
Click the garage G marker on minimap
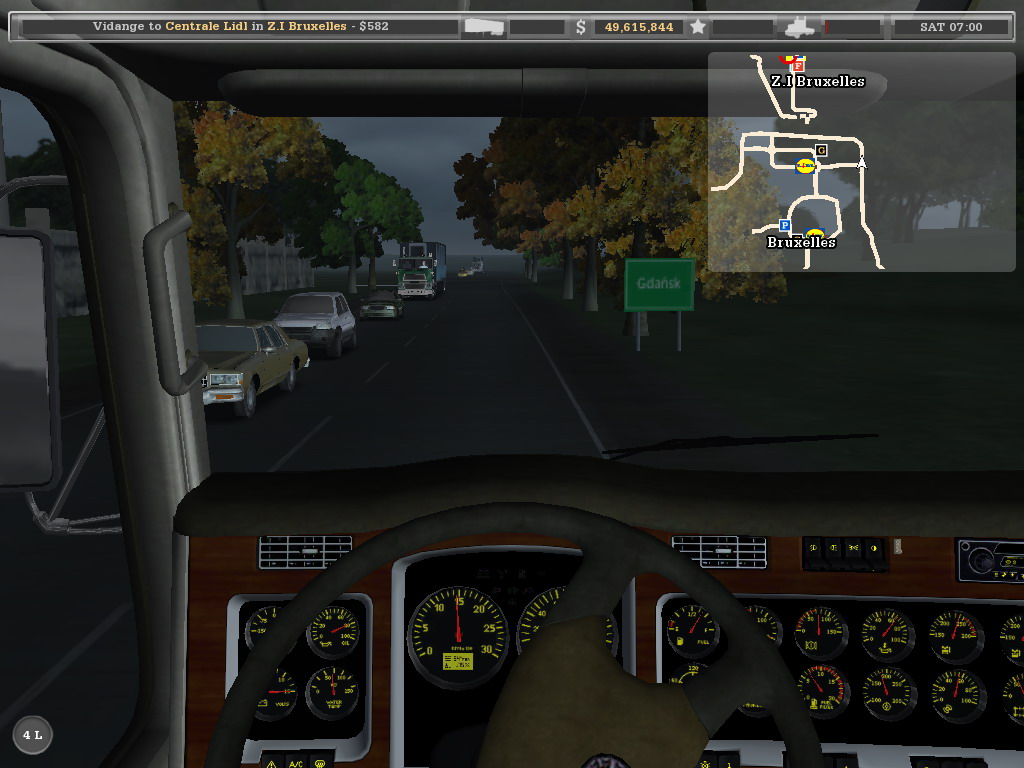(821, 150)
